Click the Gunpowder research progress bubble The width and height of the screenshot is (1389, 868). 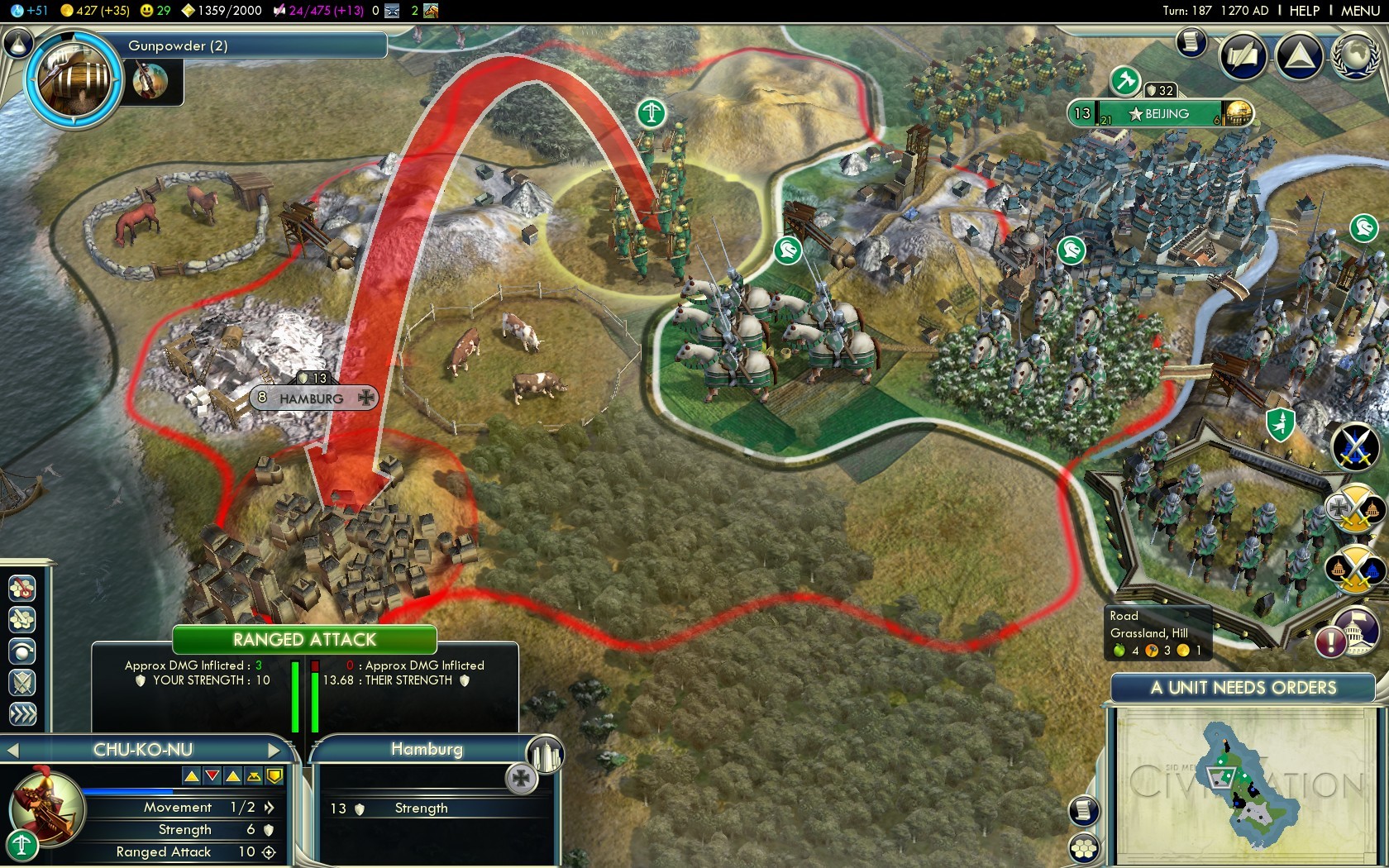(74, 79)
